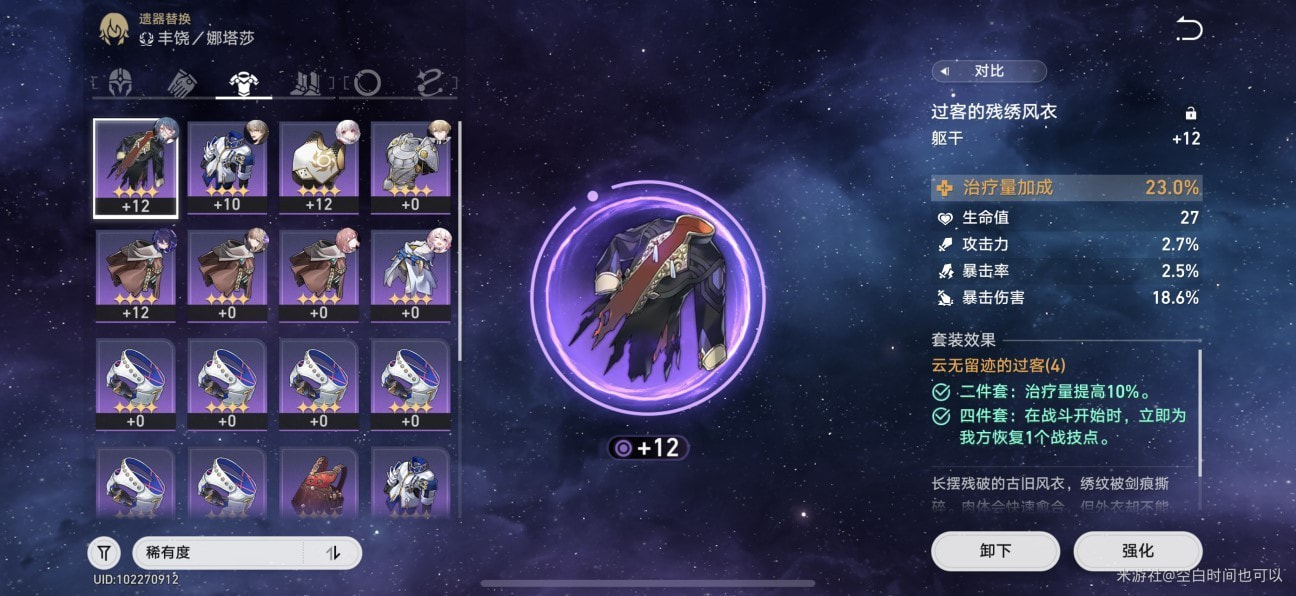This screenshot has height=596, width=1296.
Task: Toggle the lock icon on the relic
Action: [x=1190, y=113]
